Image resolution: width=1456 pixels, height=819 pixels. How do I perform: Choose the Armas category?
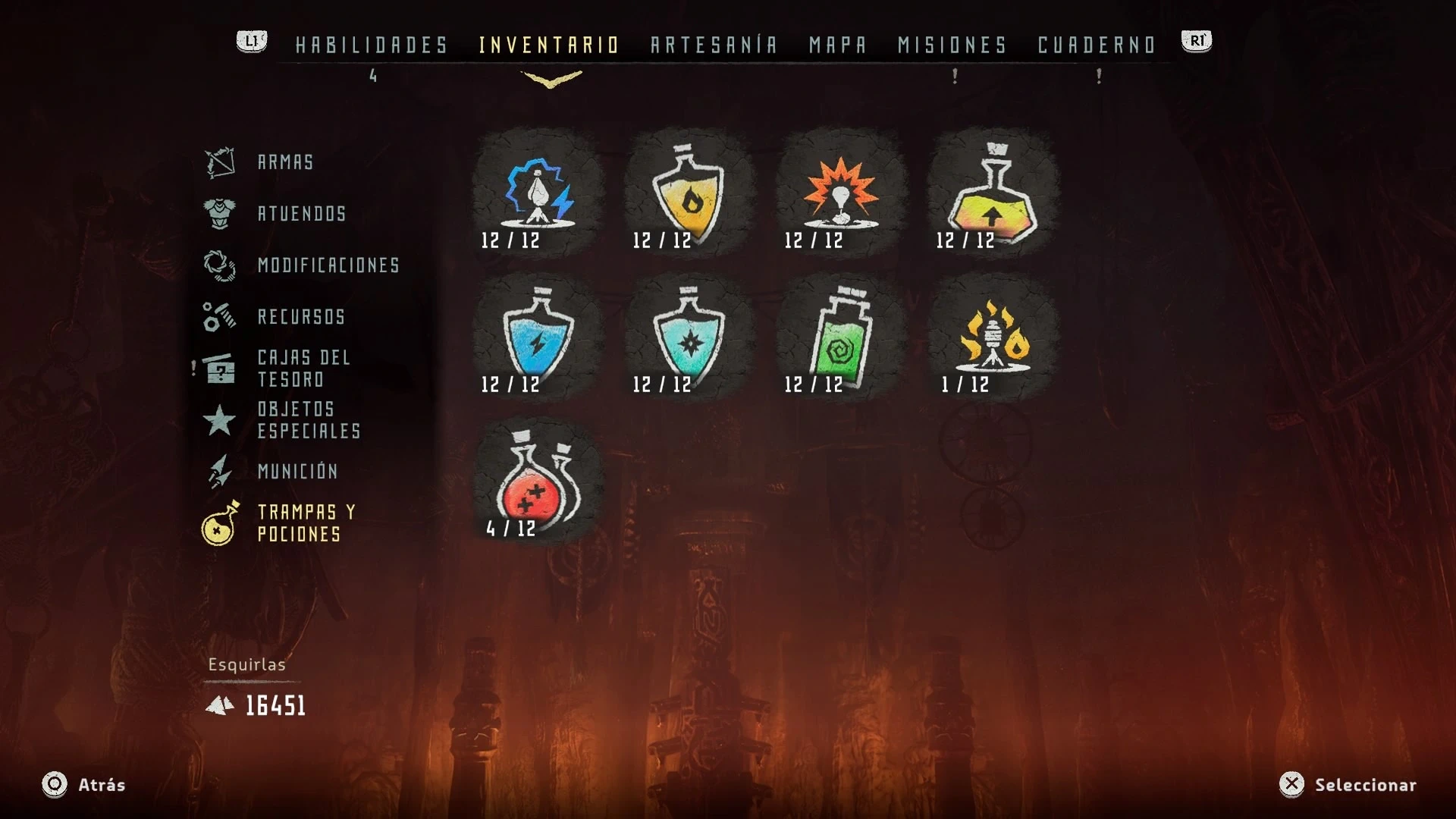(x=285, y=162)
